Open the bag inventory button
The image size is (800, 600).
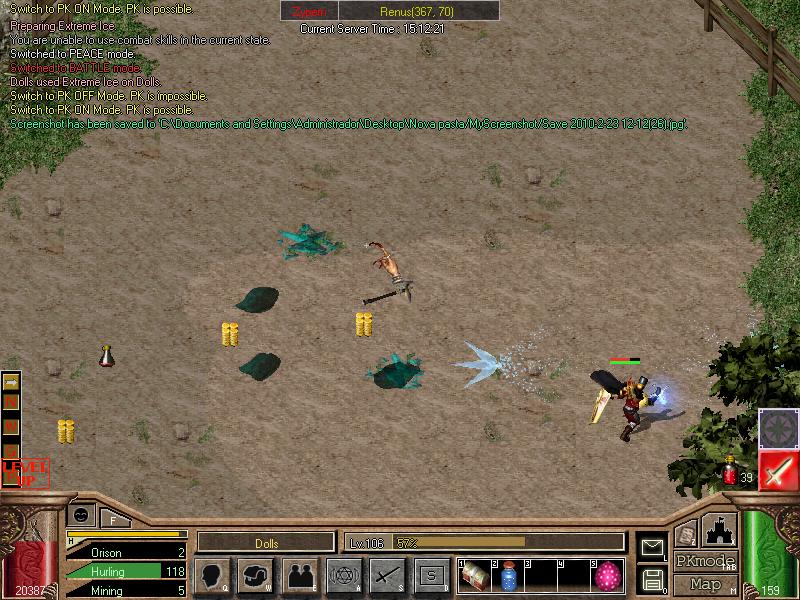pos(256,575)
